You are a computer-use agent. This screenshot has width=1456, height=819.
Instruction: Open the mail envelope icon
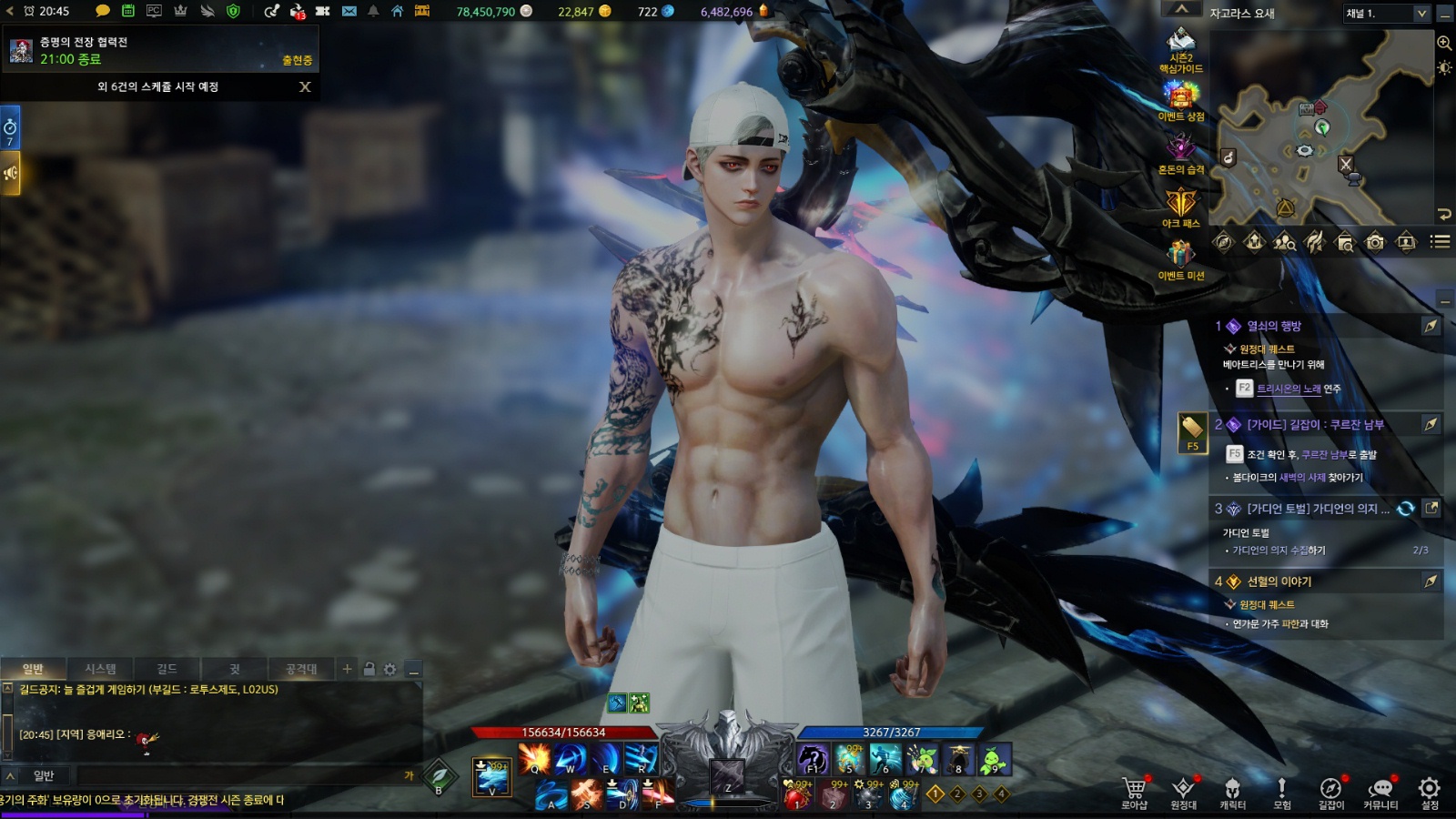point(349,11)
